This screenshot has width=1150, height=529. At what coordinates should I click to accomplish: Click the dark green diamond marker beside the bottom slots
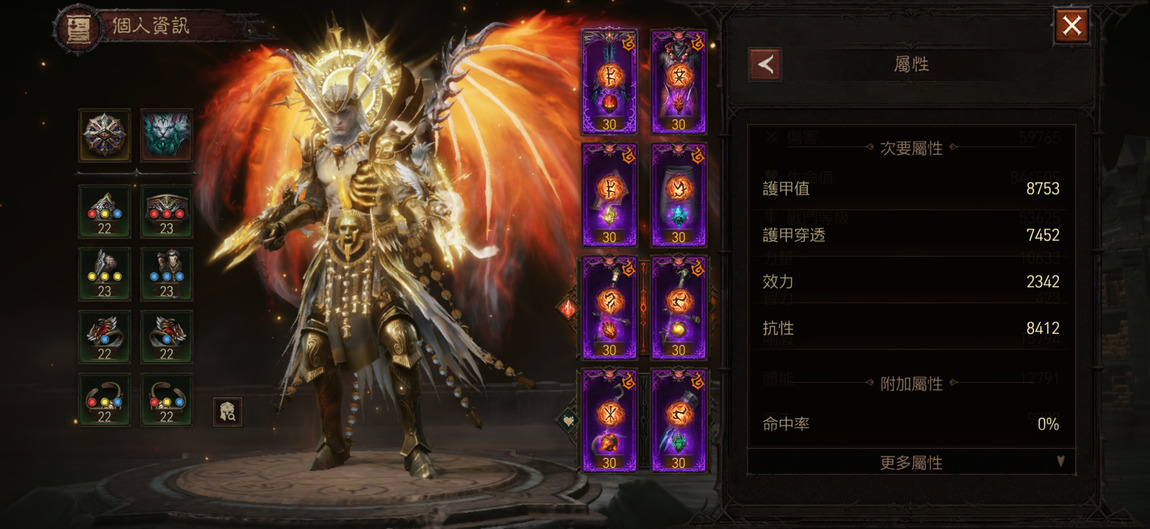(568, 420)
